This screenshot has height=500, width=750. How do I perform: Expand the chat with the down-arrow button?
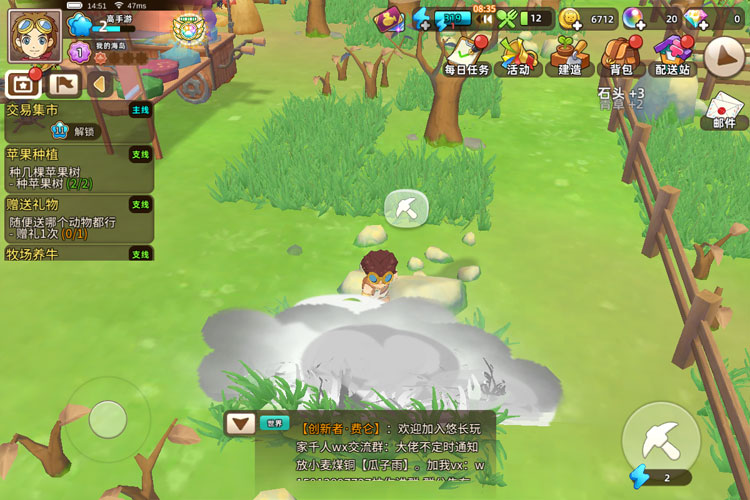(239, 423)
